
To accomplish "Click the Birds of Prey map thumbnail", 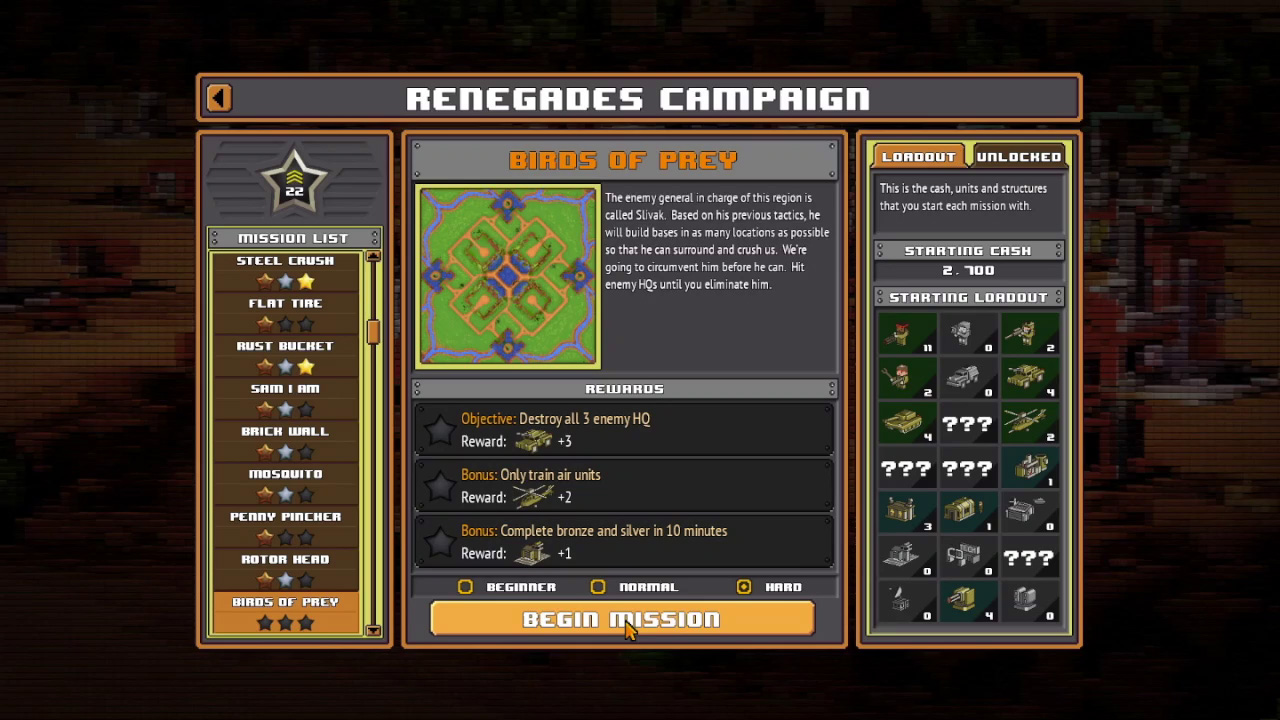I will coord(508,275).
